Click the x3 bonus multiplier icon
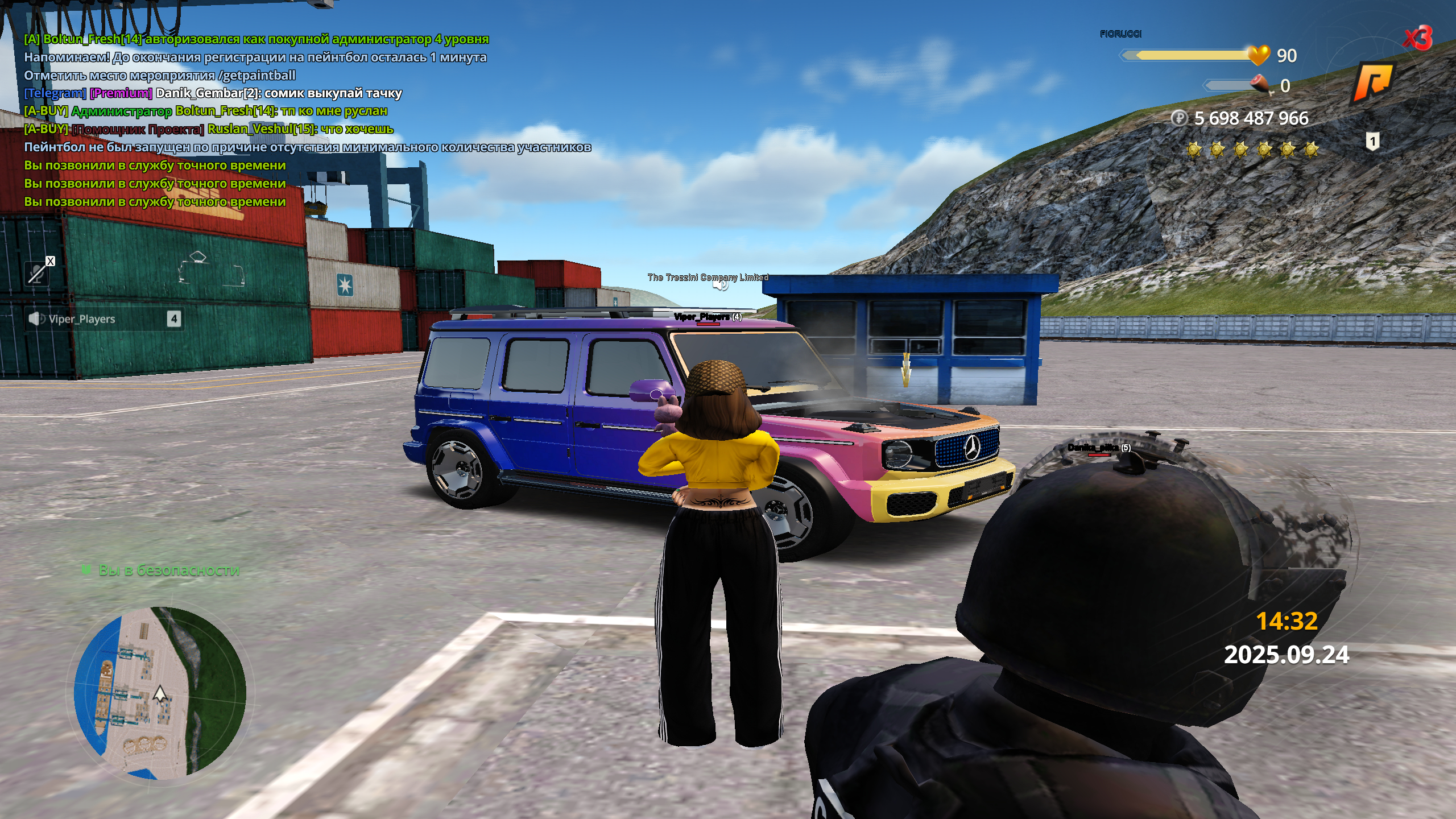Screen dimensions: 1456x819 click(x=1417, y=39)
